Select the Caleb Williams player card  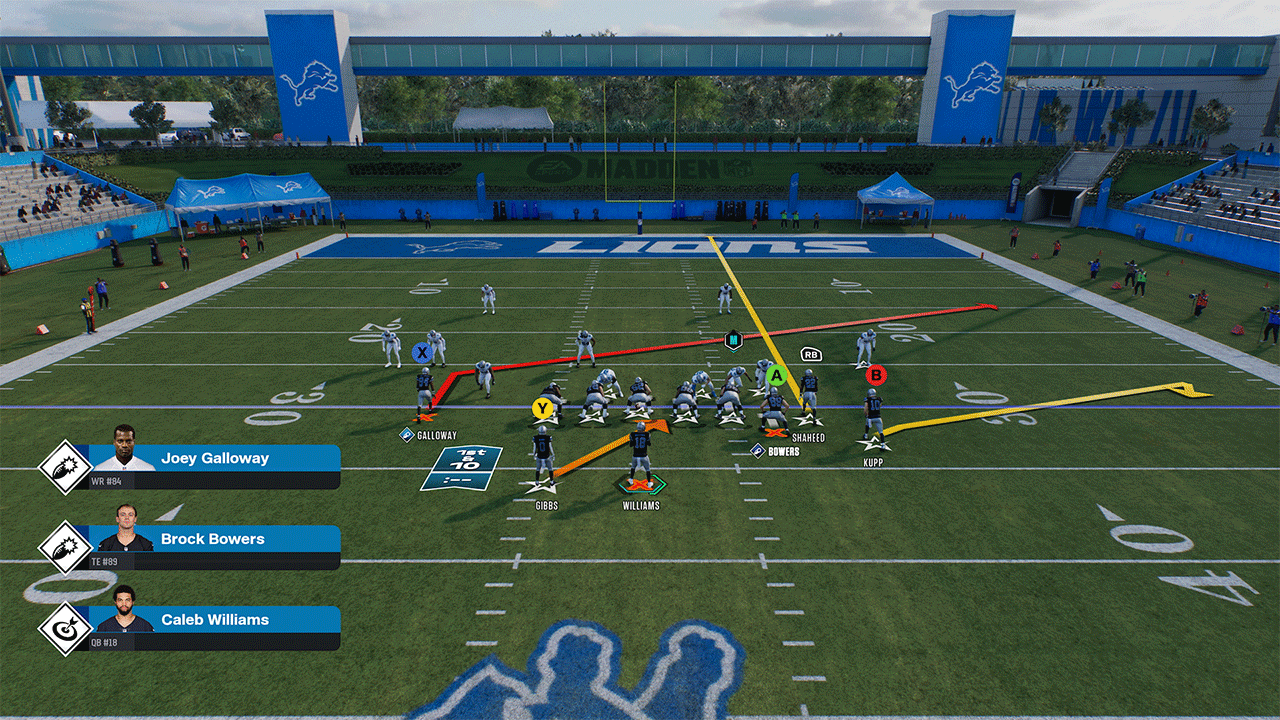click(215, 627)
